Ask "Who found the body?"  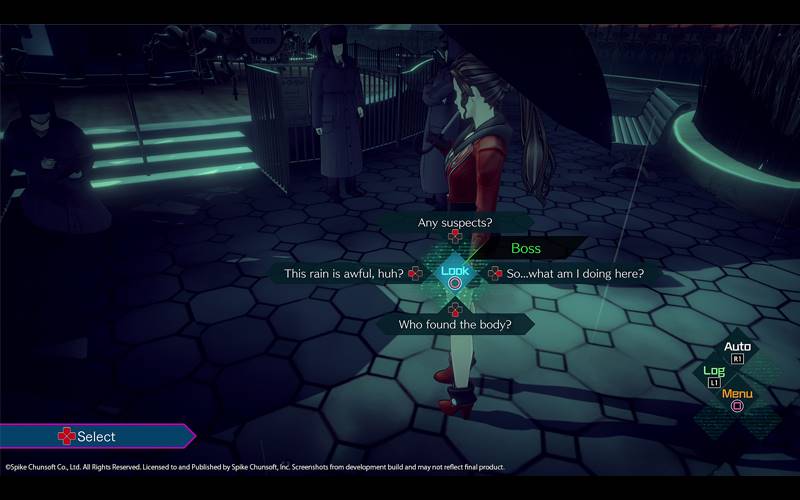[x=454, y=324]
